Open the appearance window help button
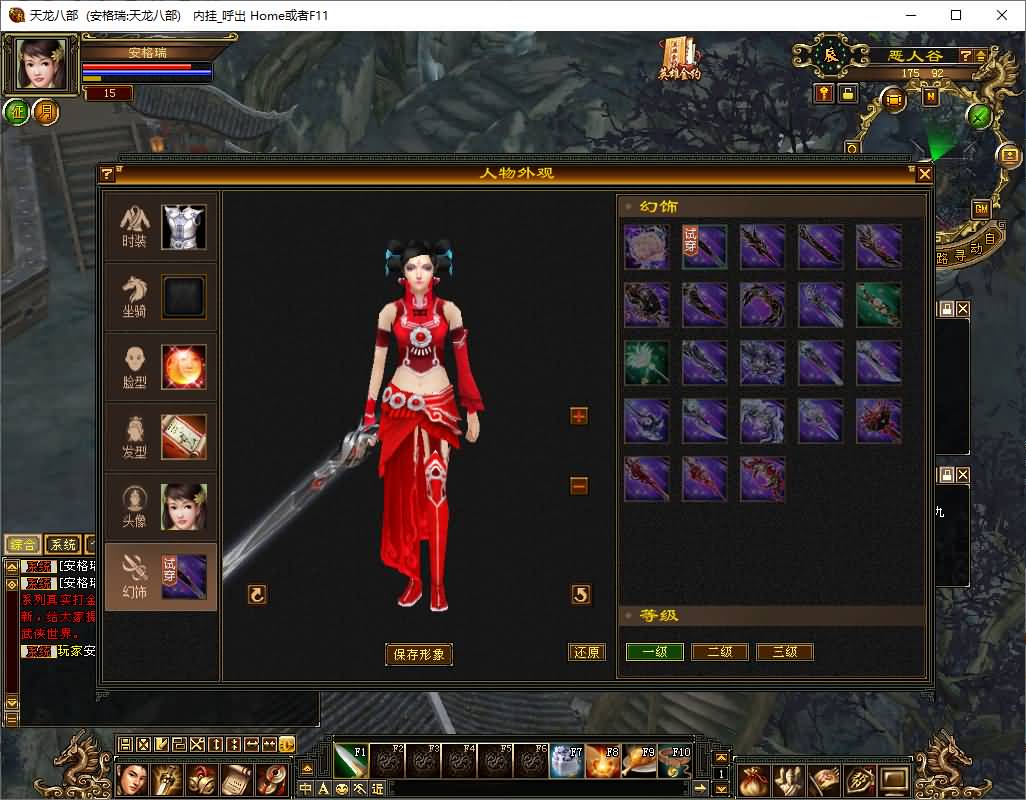This screenshot has height=800, width=1026. [107, 174]
